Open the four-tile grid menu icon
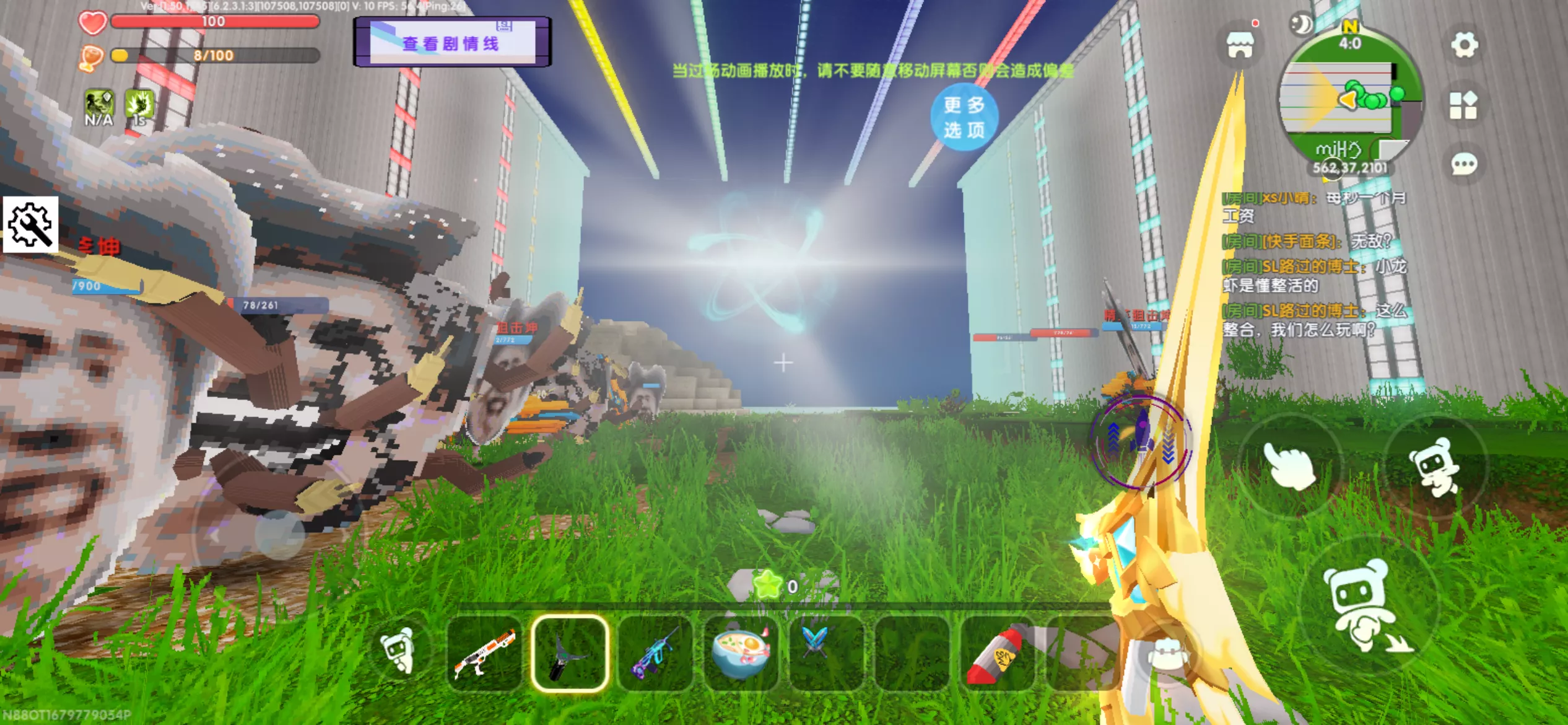This screenshot has height=725, width=1568. 1463,105
